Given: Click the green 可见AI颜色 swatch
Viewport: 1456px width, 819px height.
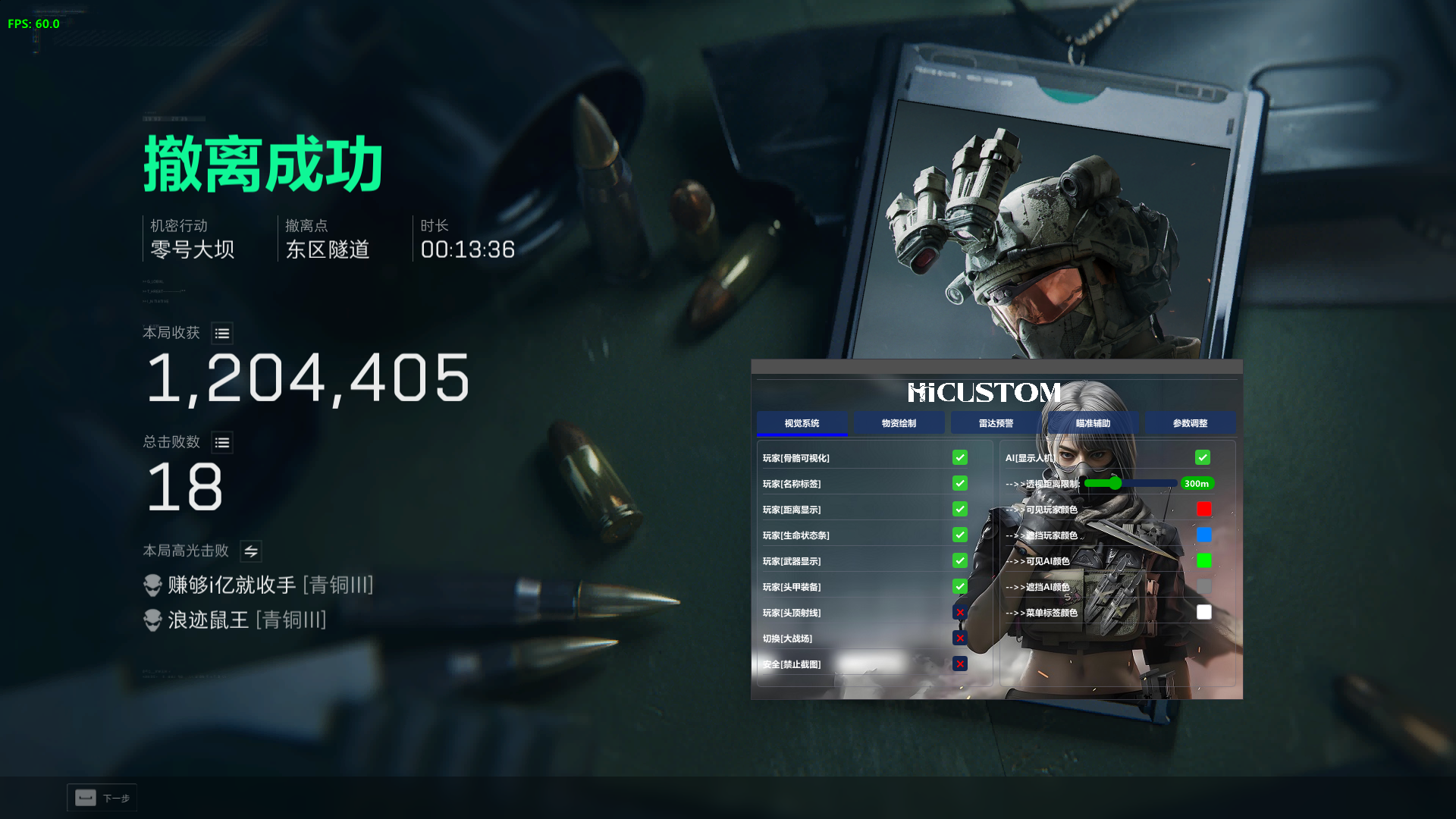Looking at the screenshot, I should (x=1203, y=560).
